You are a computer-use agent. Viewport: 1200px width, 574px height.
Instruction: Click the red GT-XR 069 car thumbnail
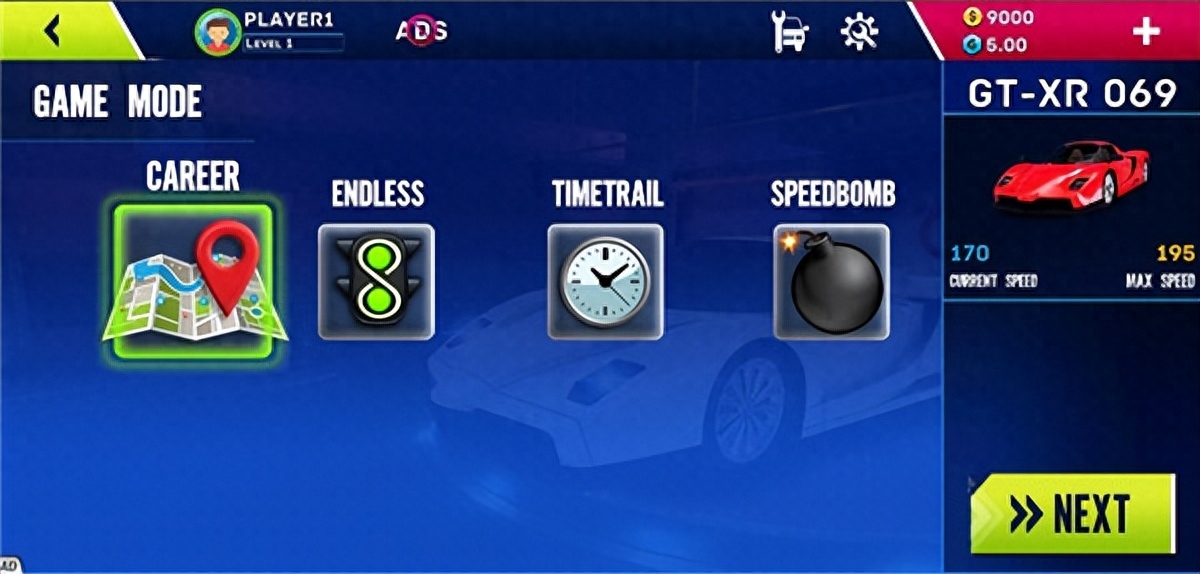pos(1071,176)
